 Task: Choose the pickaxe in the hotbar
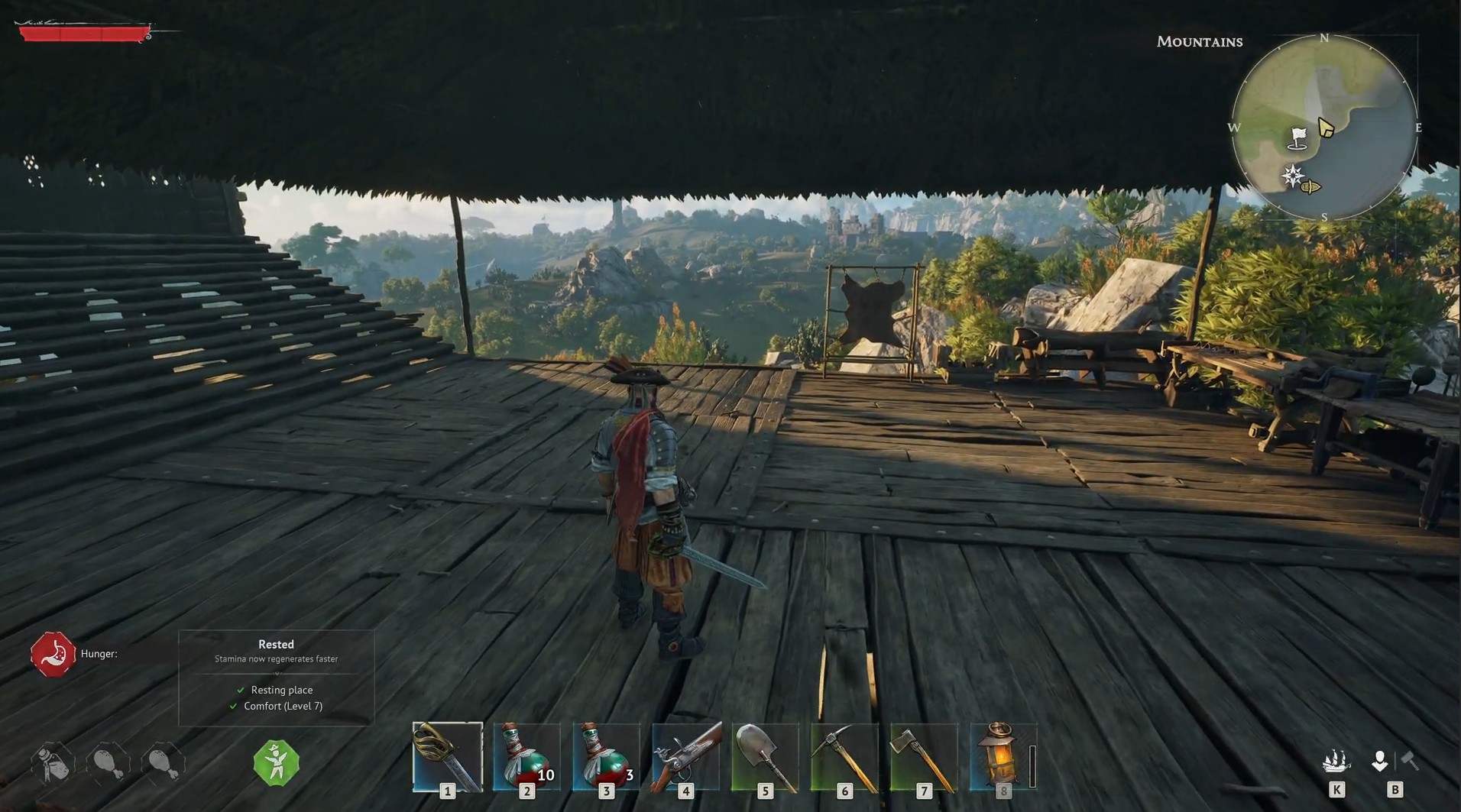click(x=844, y=756)
